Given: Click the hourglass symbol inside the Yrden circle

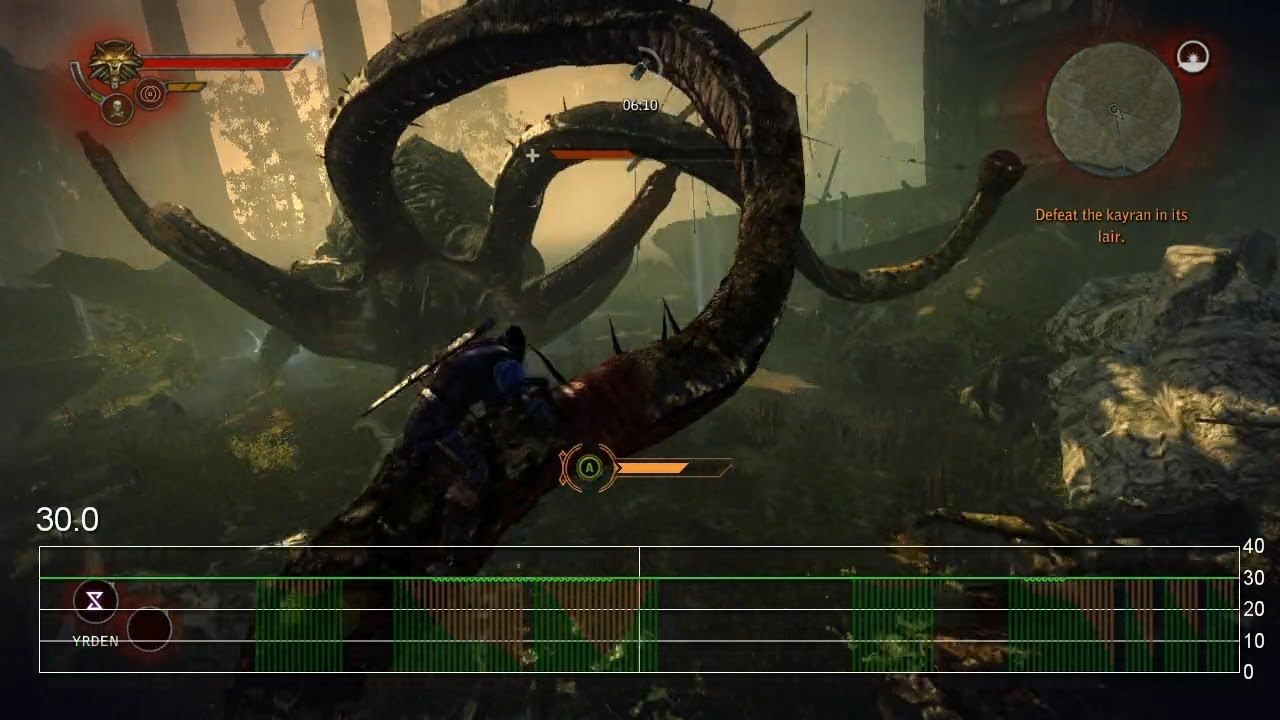Looking at the screenshot, I should click(94, 601).
